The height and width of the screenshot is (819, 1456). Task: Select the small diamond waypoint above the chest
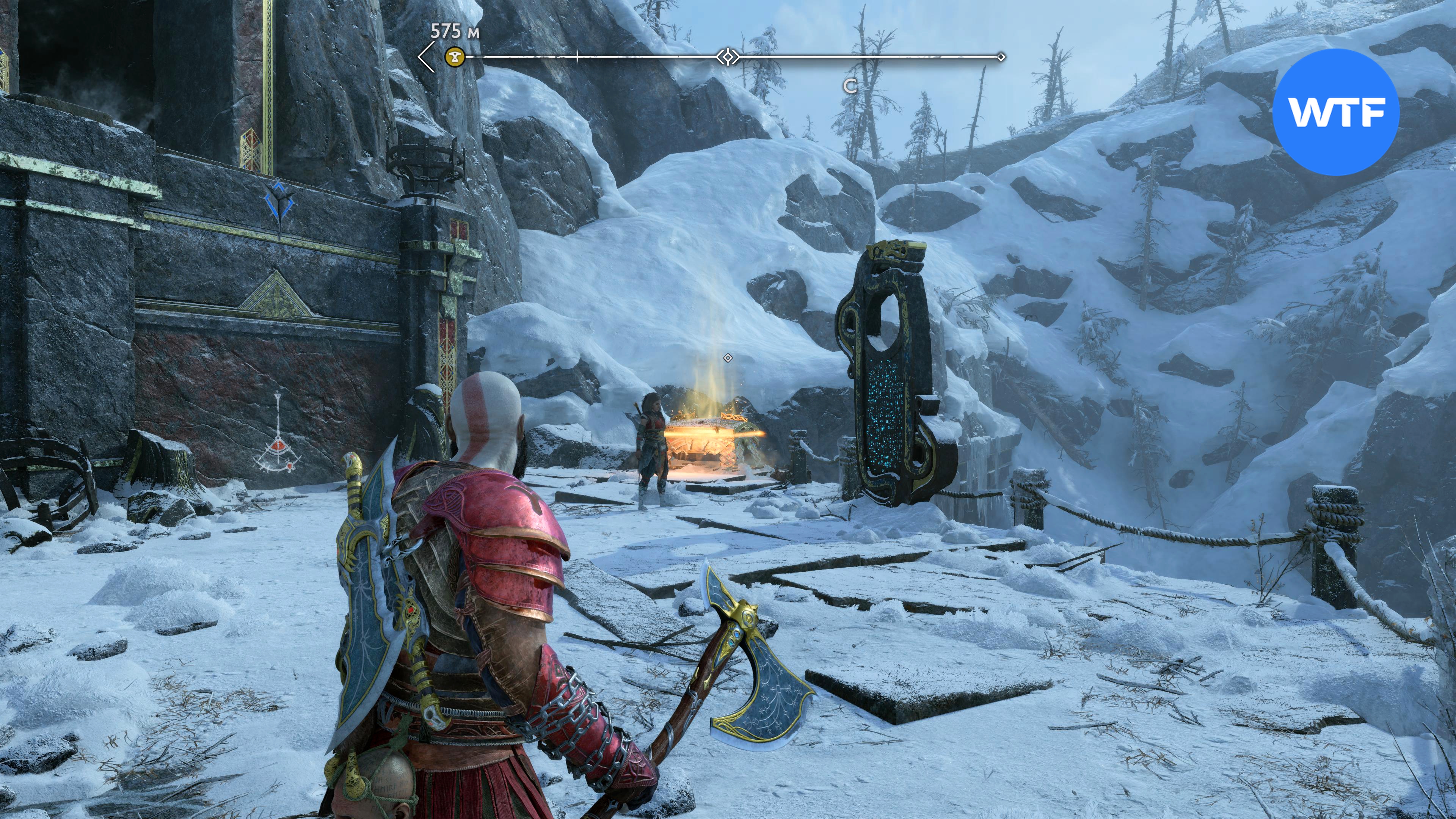coord(728,358)
